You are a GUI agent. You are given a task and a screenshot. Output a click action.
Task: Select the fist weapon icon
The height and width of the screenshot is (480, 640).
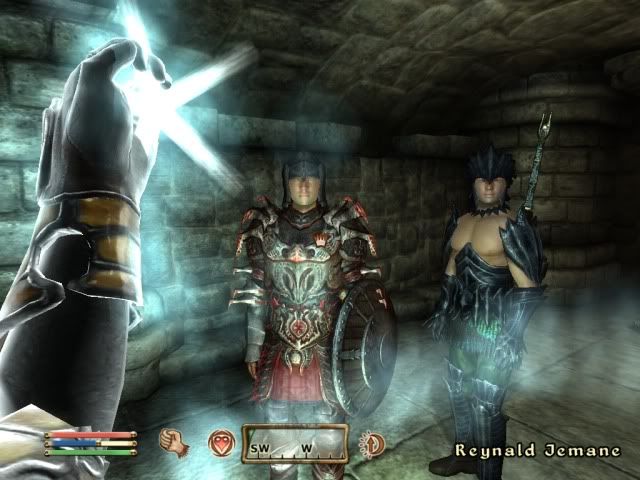coord(175,441)
